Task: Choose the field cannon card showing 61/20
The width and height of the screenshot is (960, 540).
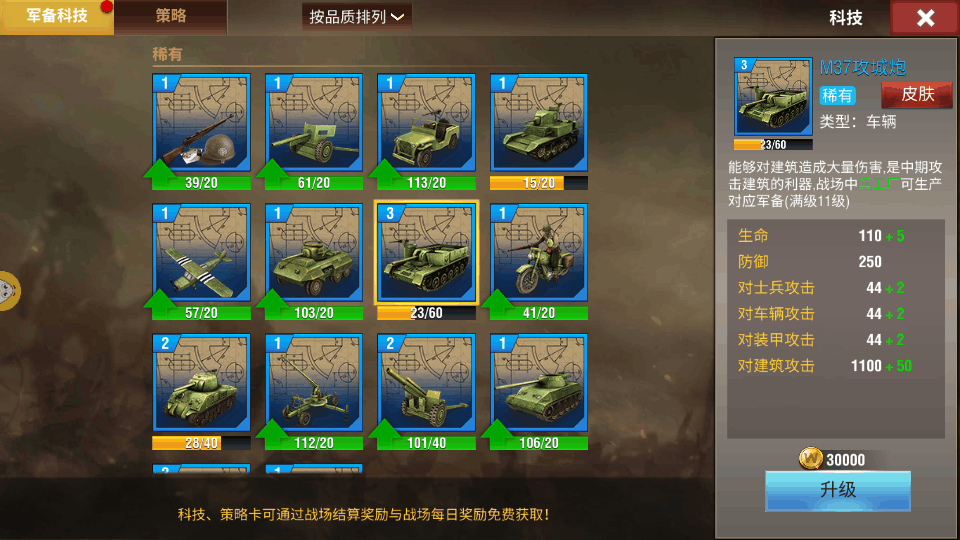Action: pos(314,124)
